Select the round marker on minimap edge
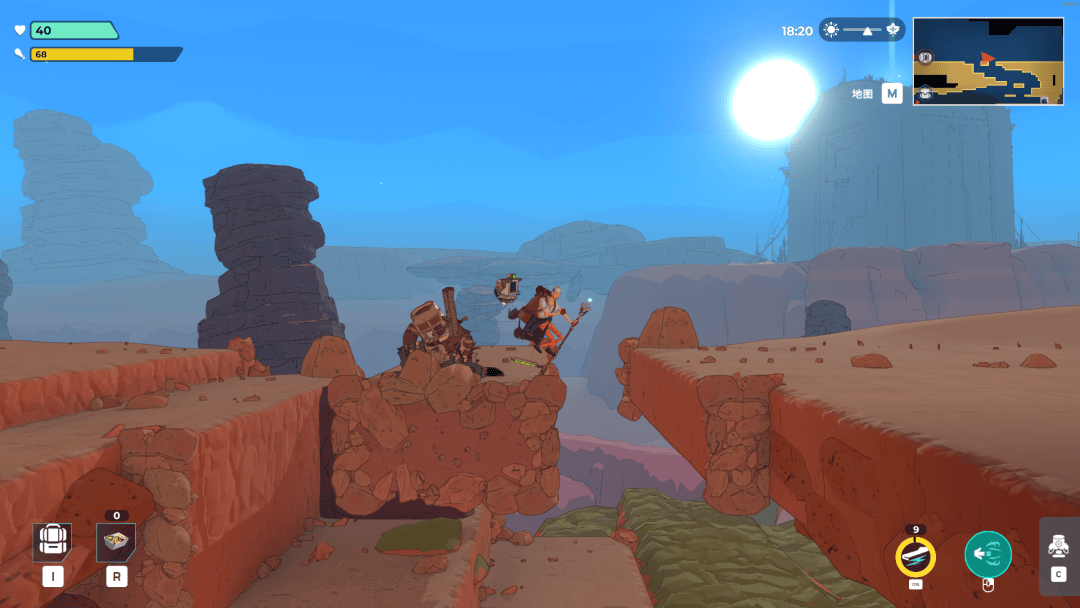Screen dimensions: 1080x608 (x=925, y=58)
